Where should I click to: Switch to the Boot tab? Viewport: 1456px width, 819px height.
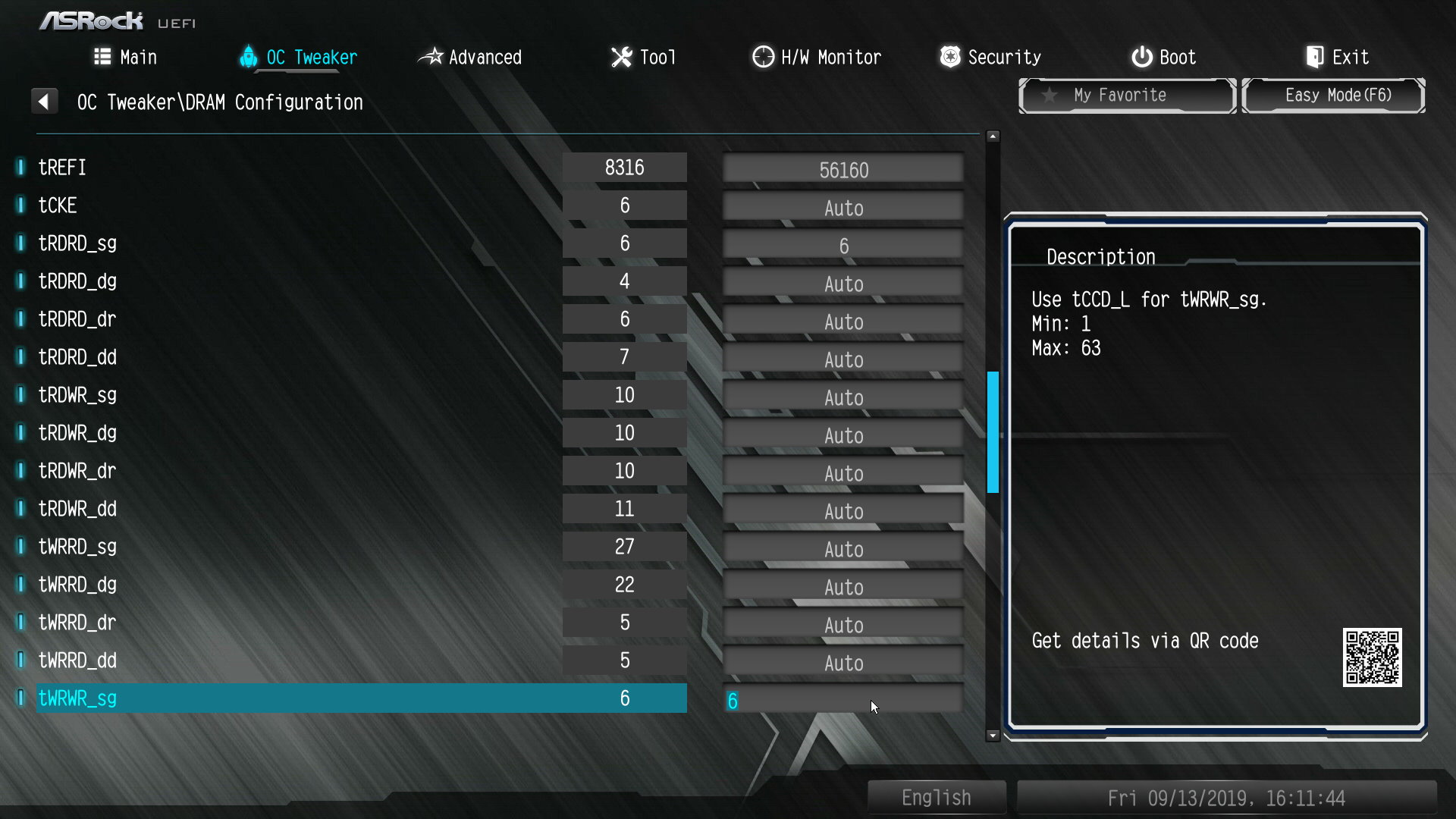pos(1164,58)
